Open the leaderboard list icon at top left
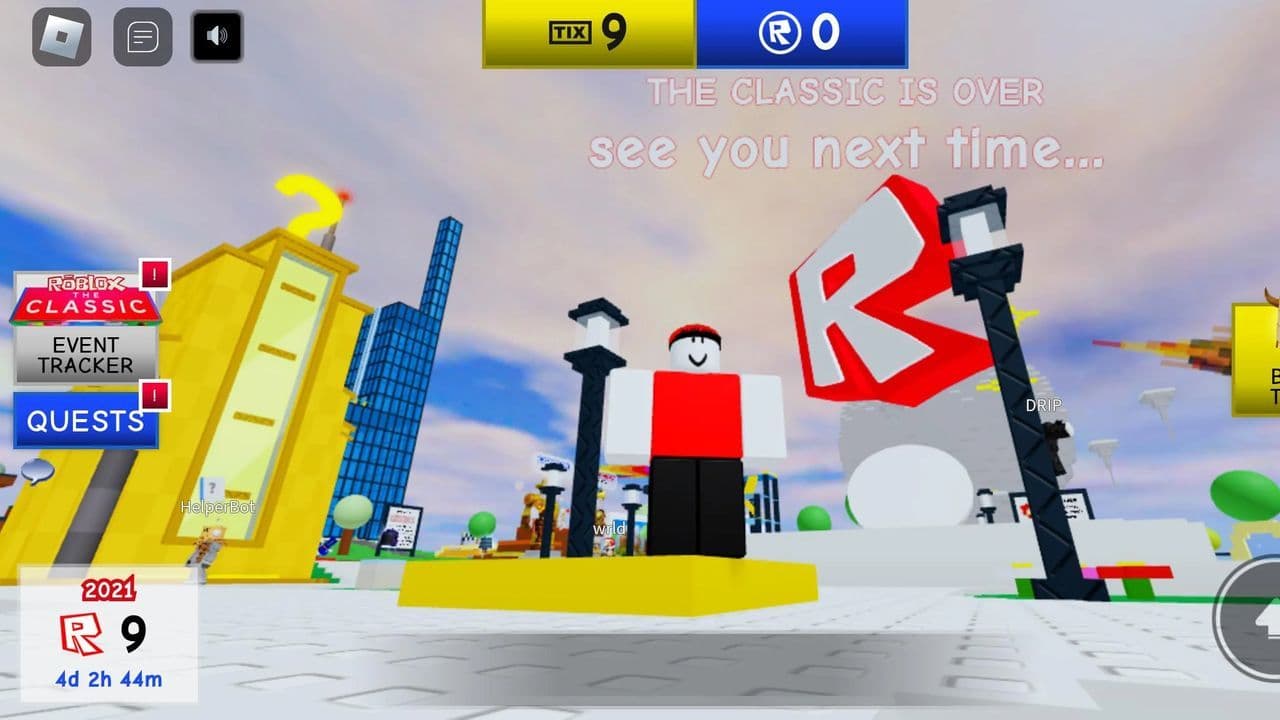1280x720 pixels. coord(143,36)
